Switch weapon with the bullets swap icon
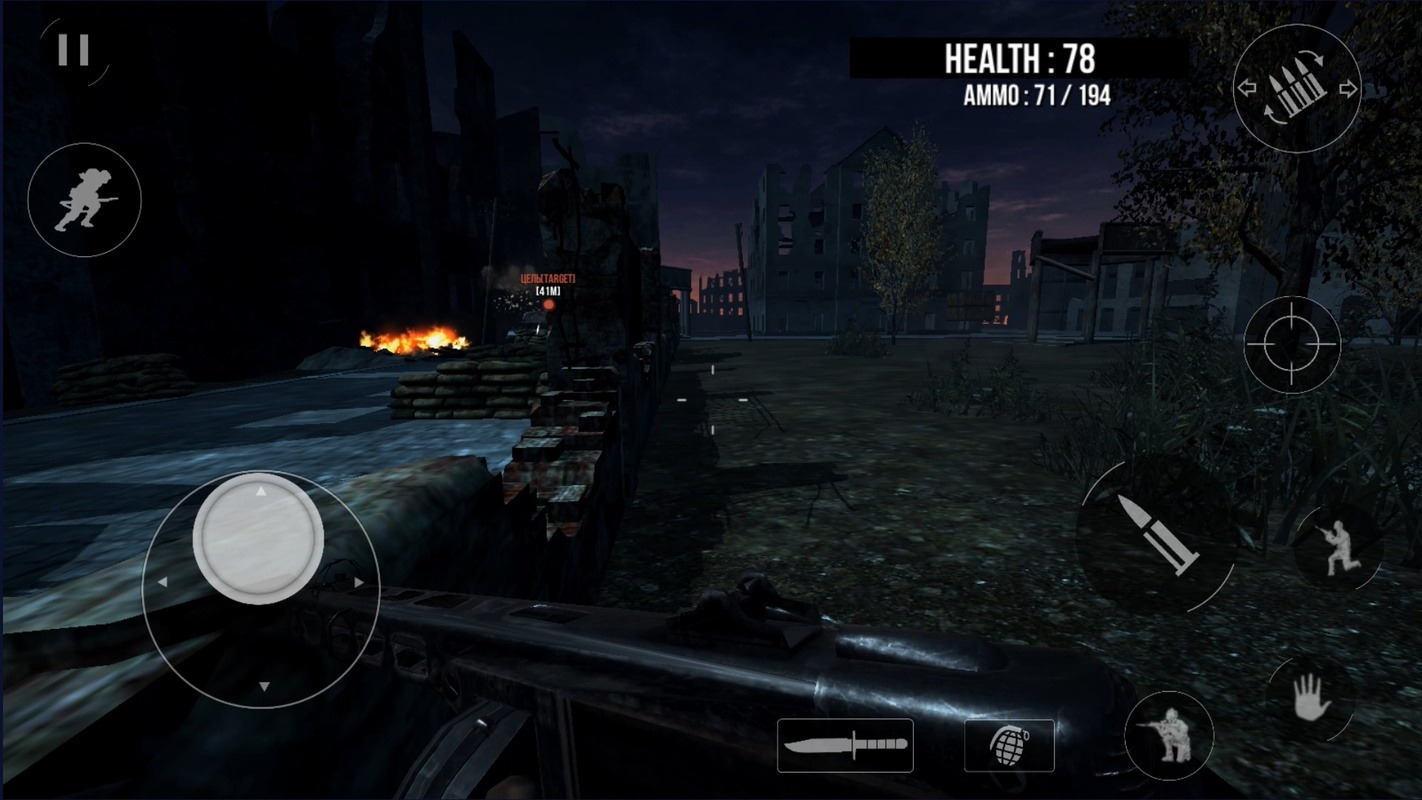 coord(1297,89)
